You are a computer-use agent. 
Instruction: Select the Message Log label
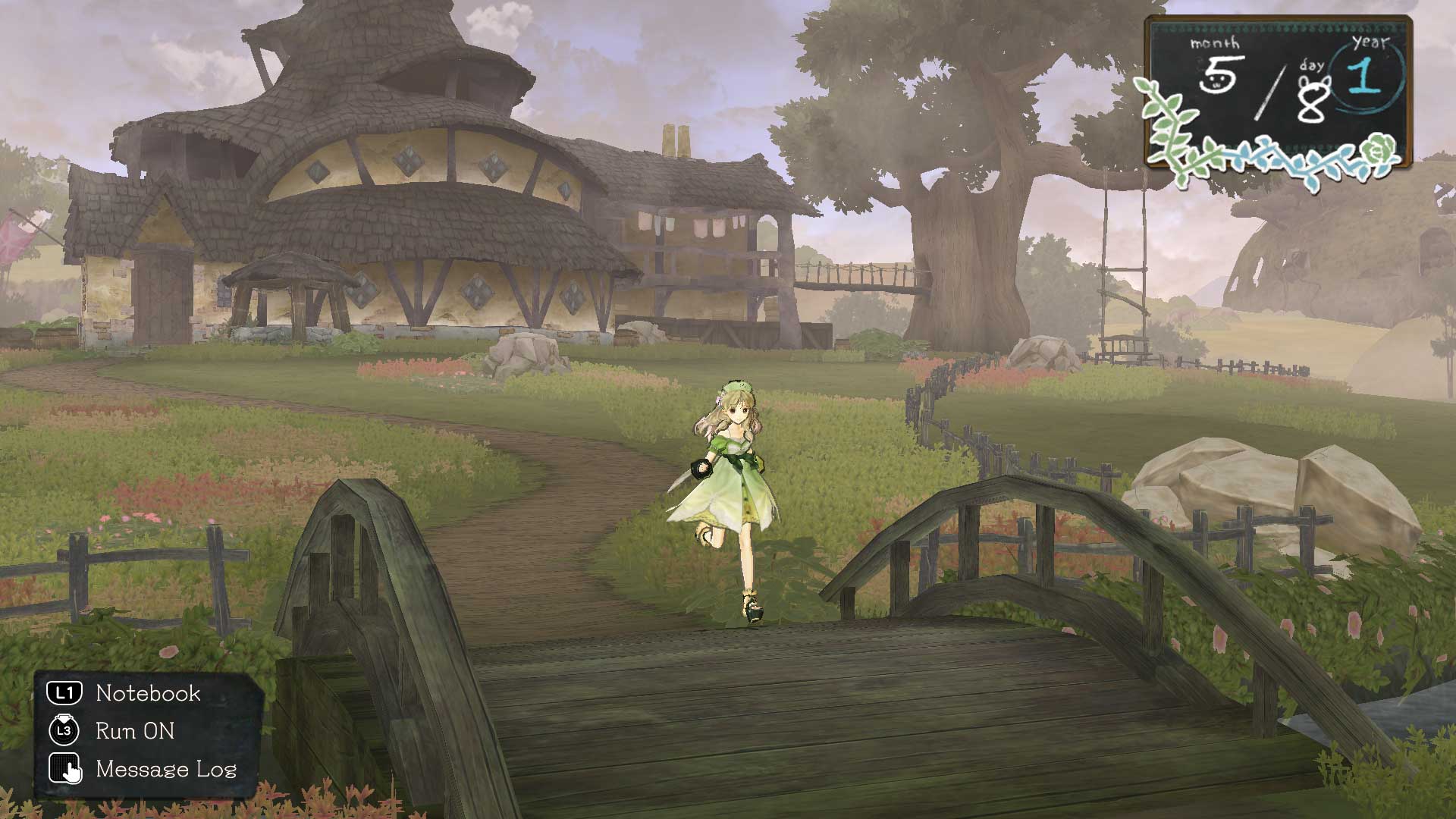pyautogui.click(x=166, y=771)
